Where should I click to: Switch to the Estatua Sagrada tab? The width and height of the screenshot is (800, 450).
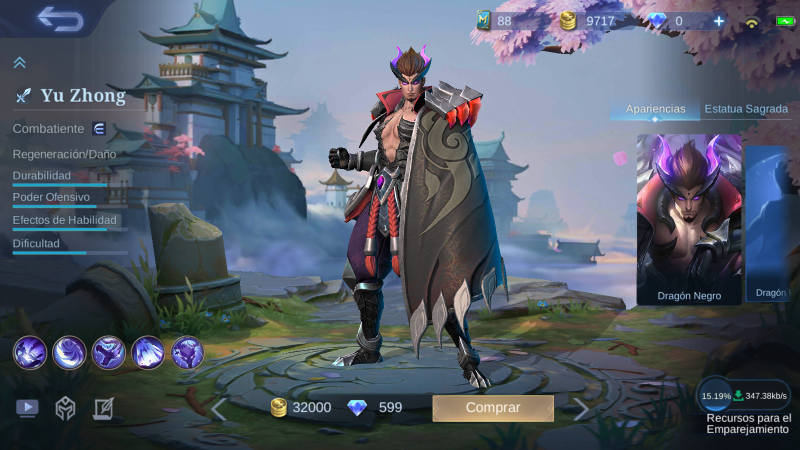746,109
